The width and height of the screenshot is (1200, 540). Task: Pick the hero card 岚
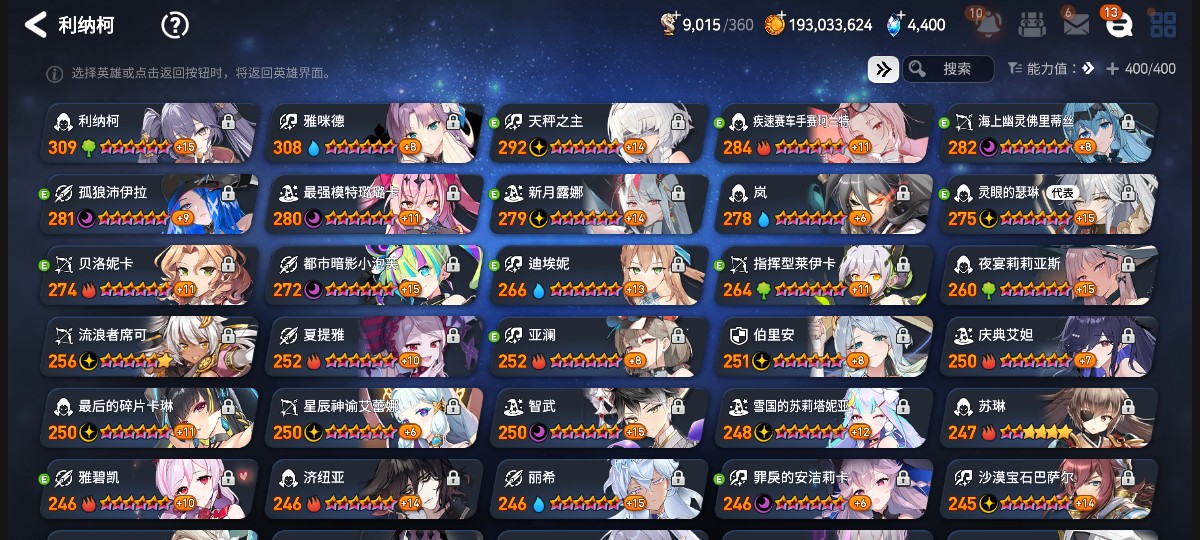coord(825,205)
